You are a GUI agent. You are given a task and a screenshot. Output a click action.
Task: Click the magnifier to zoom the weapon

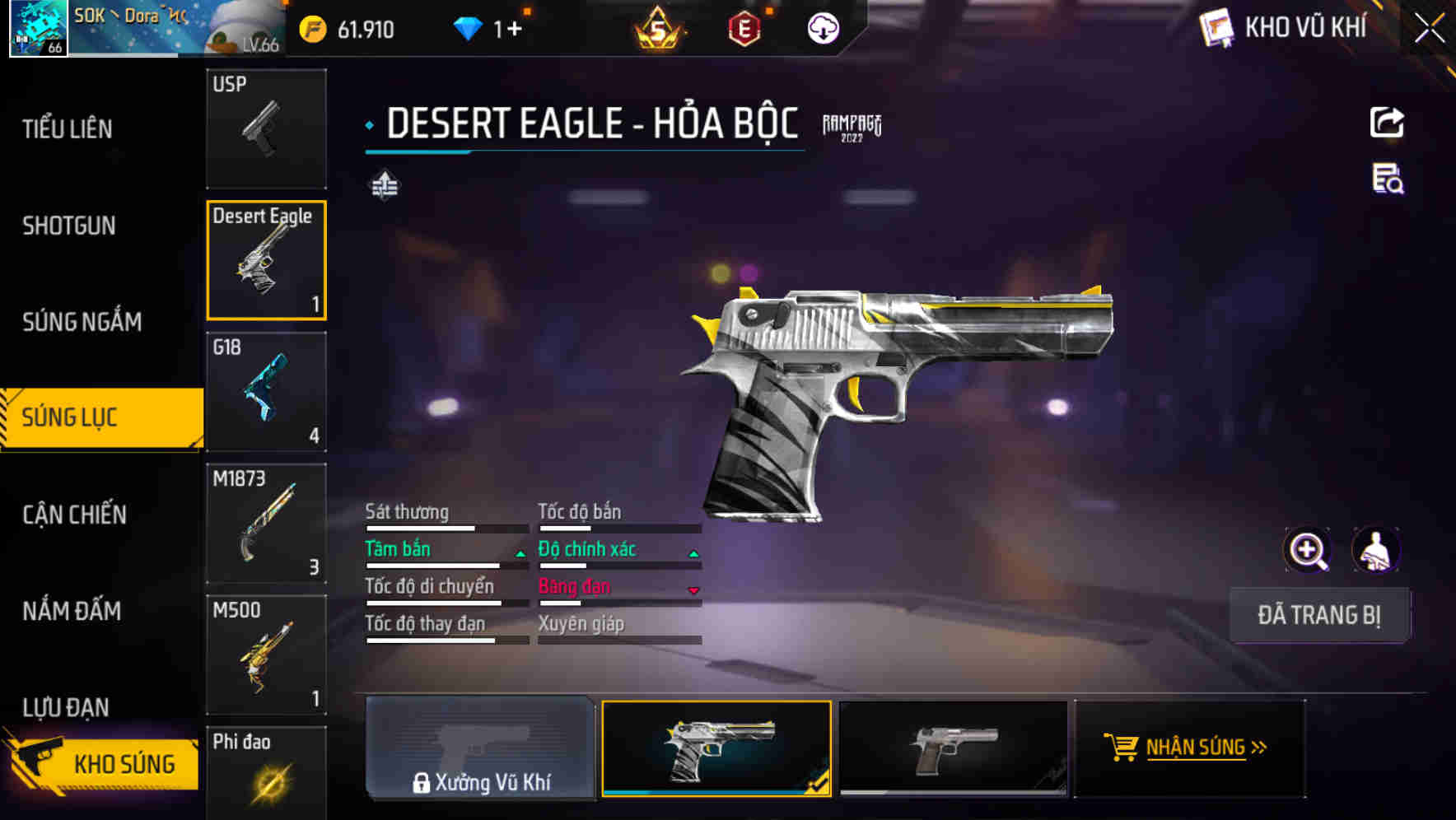click(x=1309, y=549)
